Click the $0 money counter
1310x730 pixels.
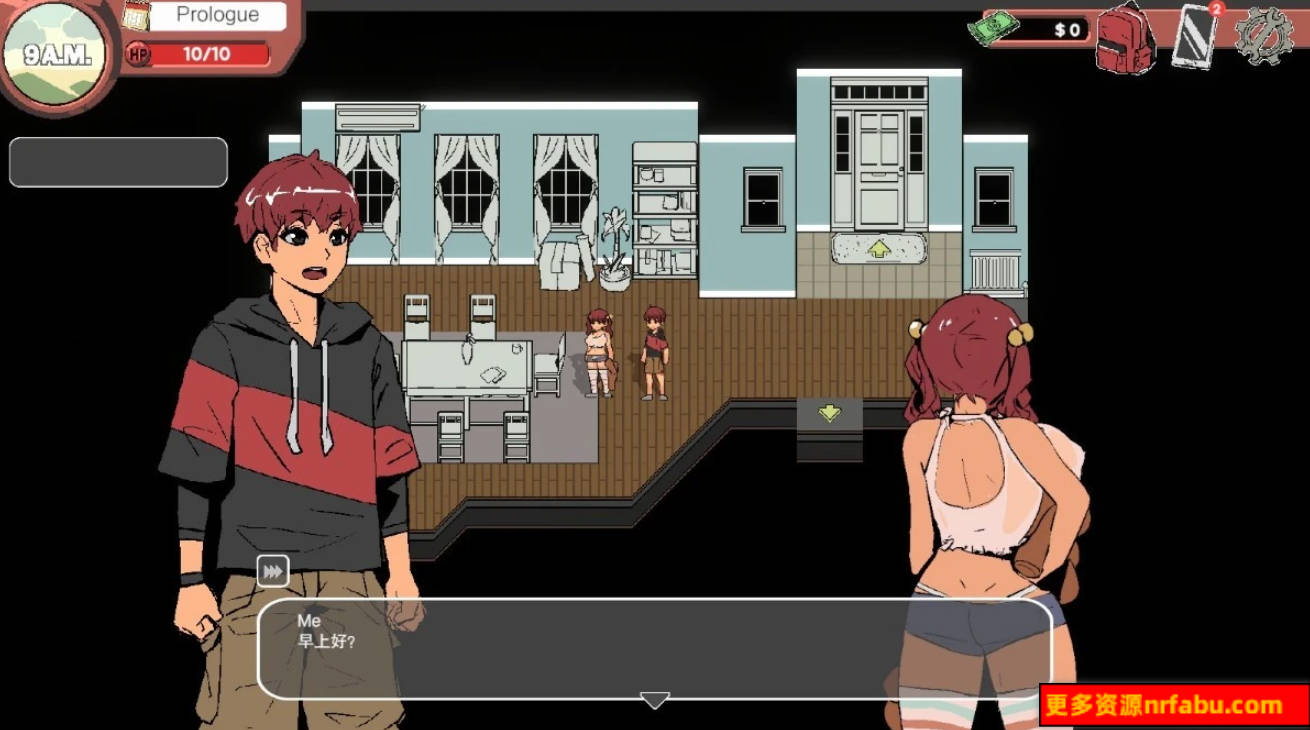(1065, 30)
